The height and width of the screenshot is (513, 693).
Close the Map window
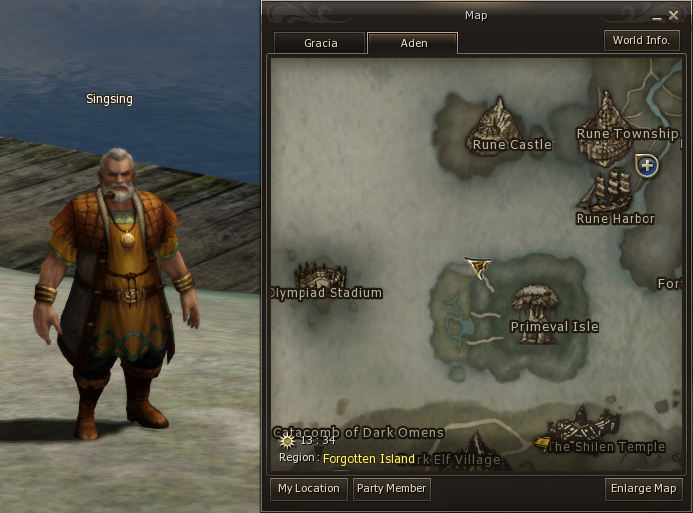tap(673, 15)
